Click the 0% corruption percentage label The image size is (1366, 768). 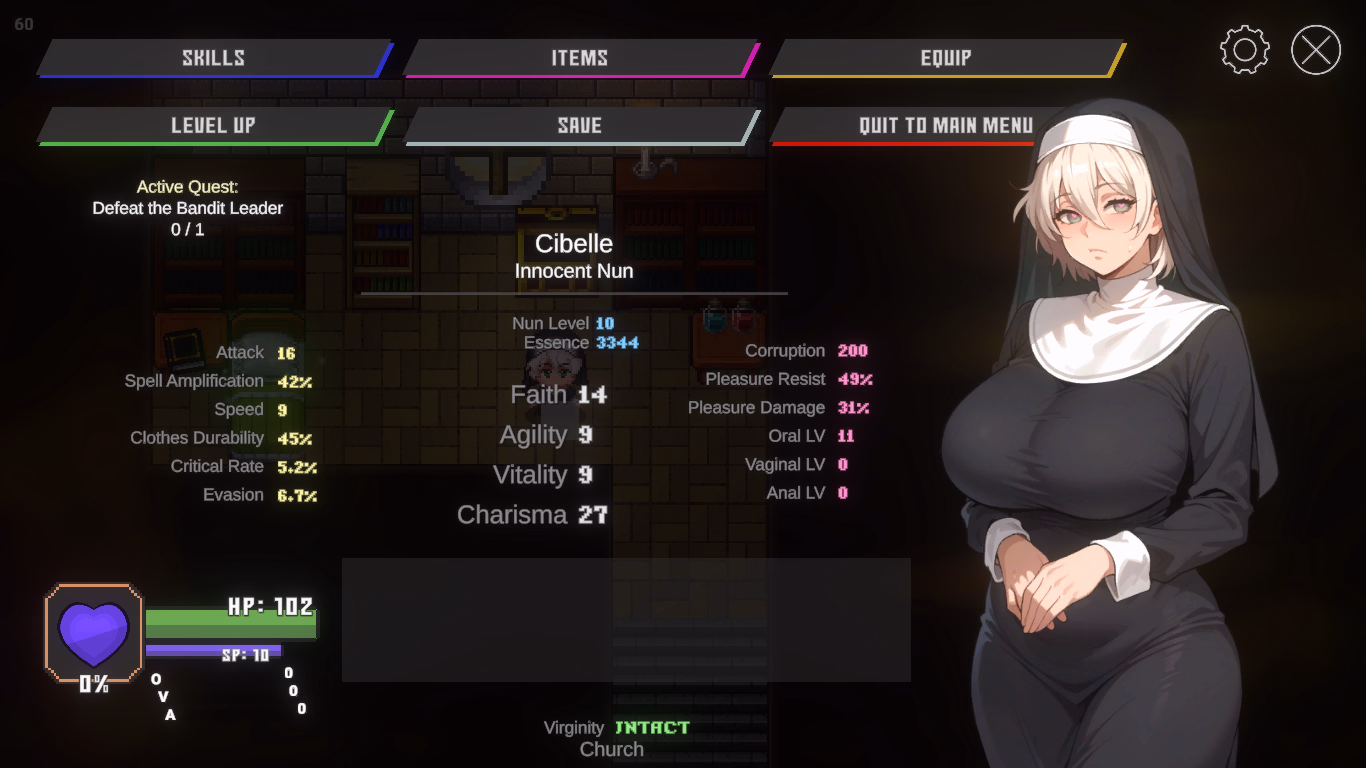[95, 685]
